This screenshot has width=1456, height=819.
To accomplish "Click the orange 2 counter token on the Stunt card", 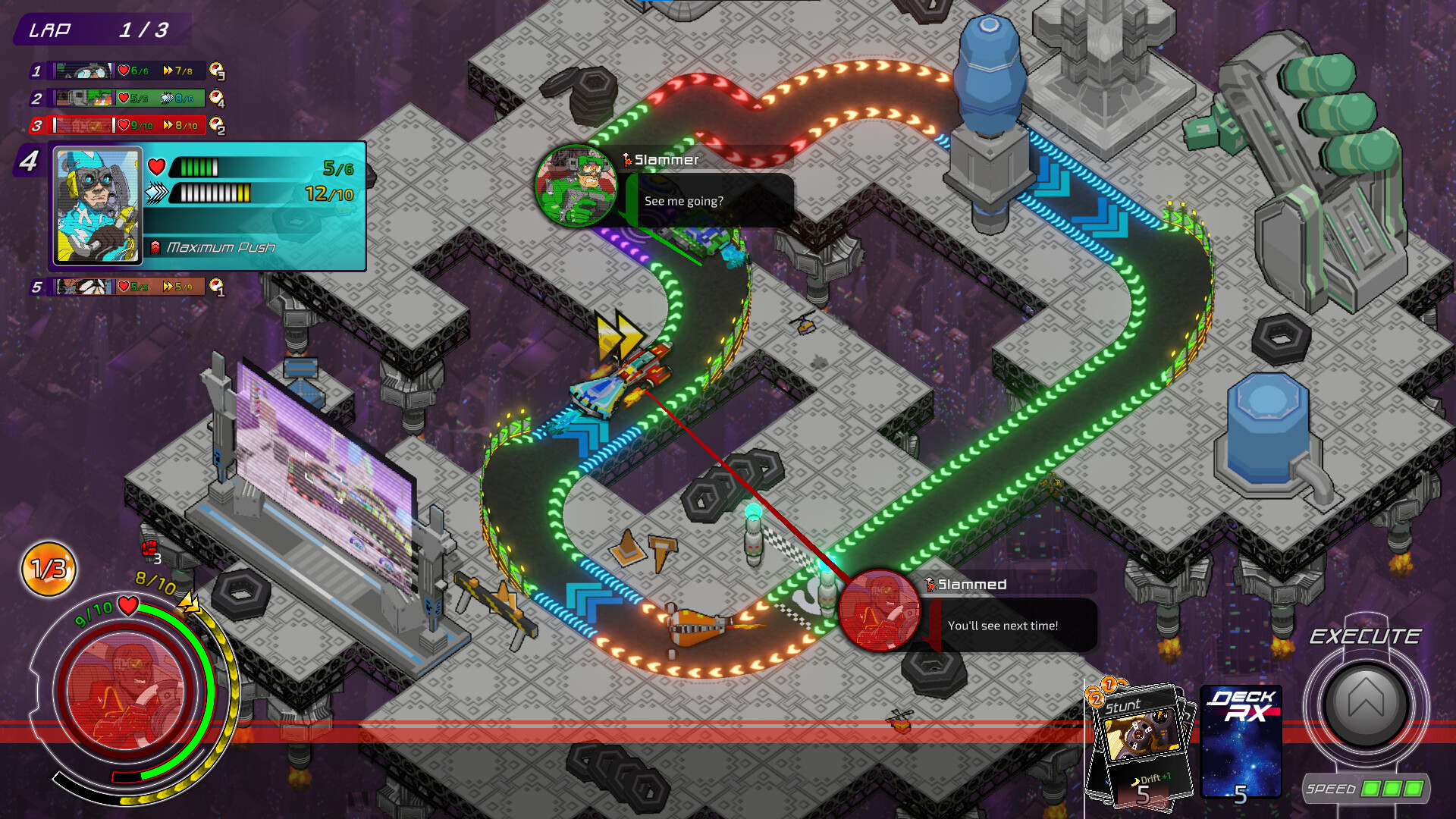I will (1097, 699).
